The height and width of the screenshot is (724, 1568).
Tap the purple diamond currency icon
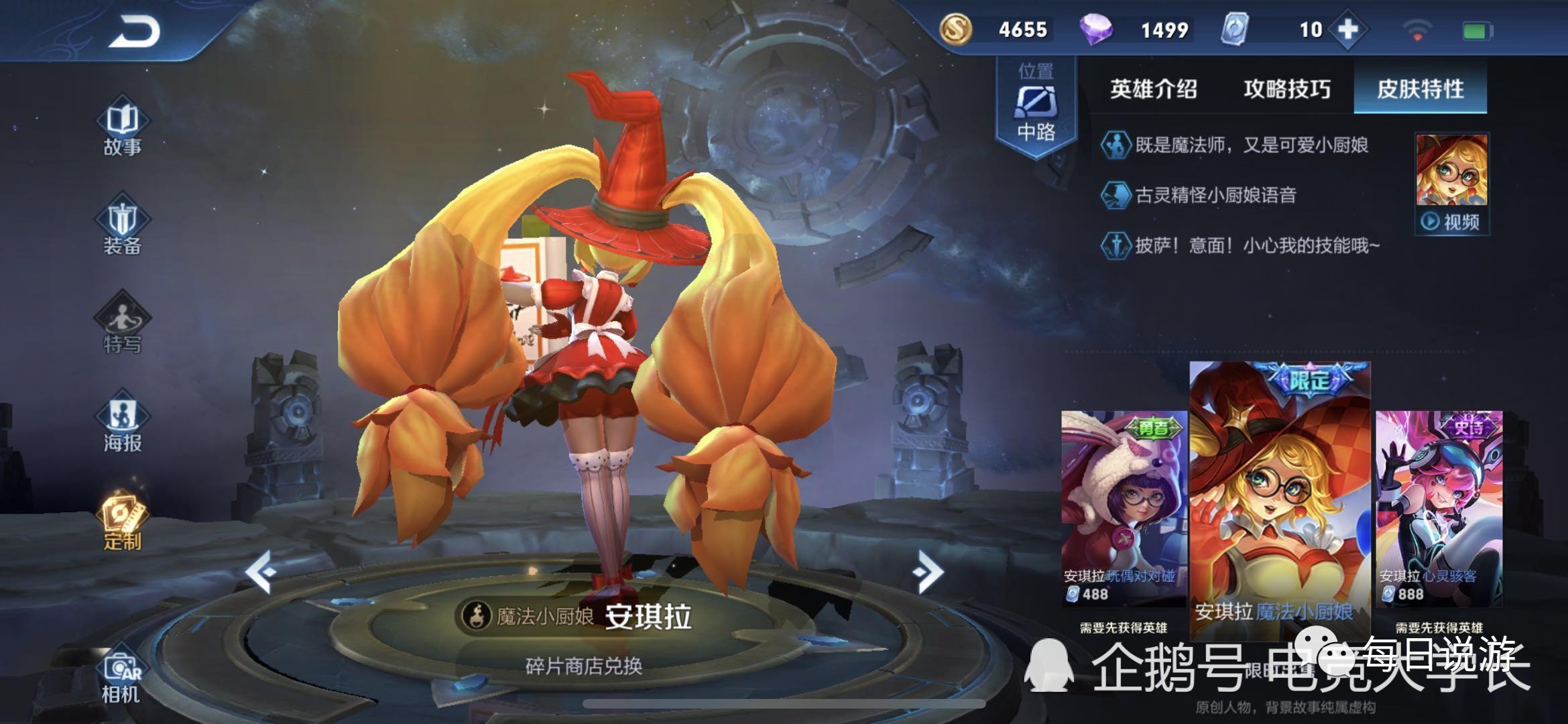tap(1097, 30)
